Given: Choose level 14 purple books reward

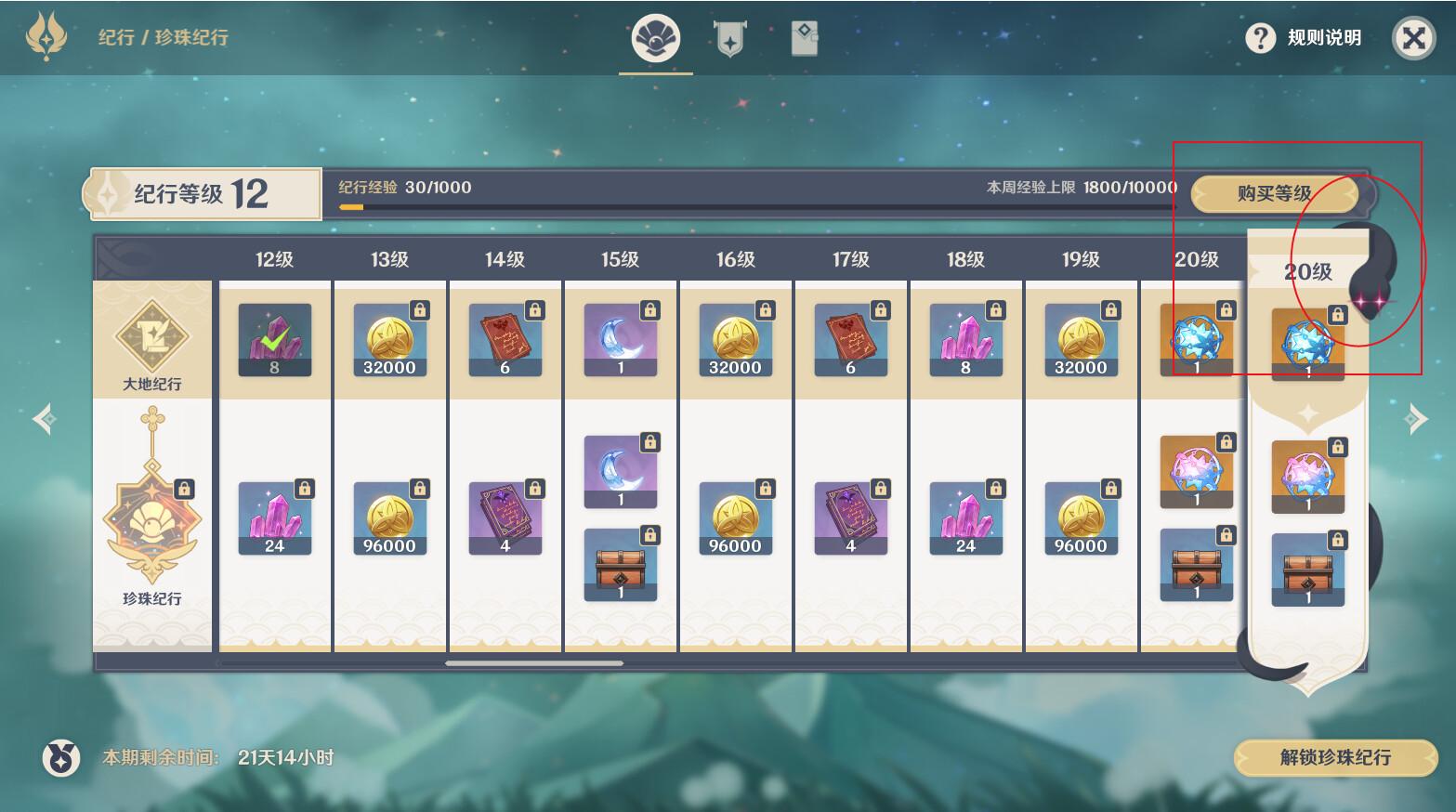Looking at the screenshot, I should pyautogui.click(x=505, y=518).
